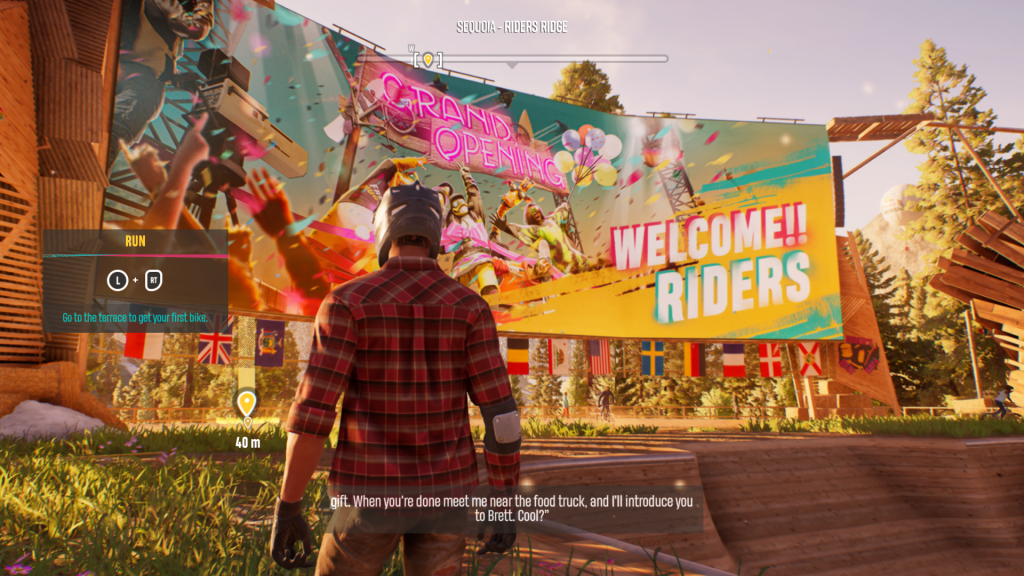Select the objective pin on the compass bar

point(428,60)
